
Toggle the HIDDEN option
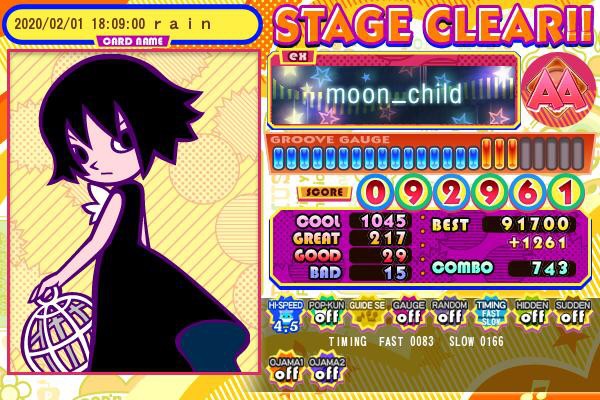(x=531, y=314)
